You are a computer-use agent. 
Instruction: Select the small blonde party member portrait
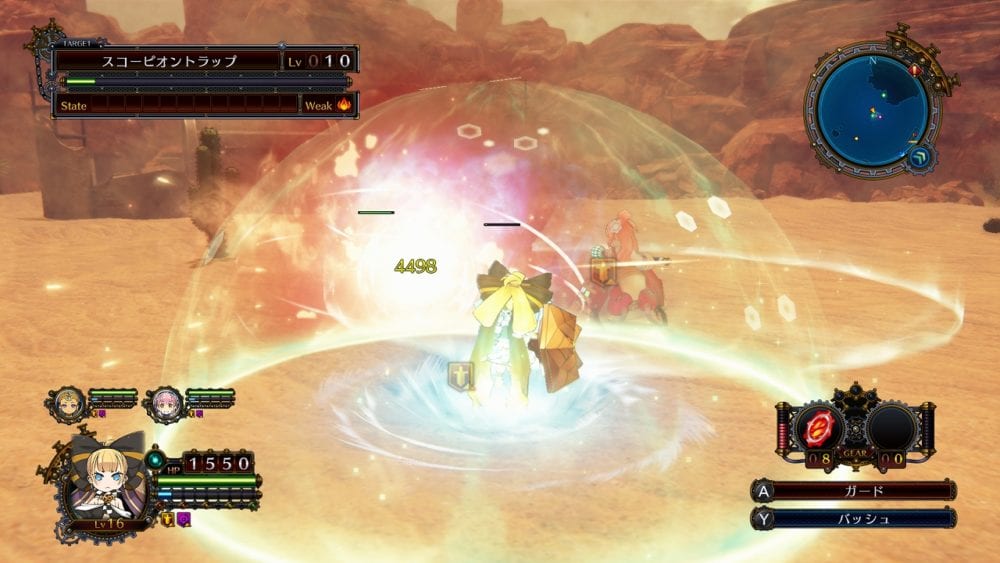[x=68, y=402]
